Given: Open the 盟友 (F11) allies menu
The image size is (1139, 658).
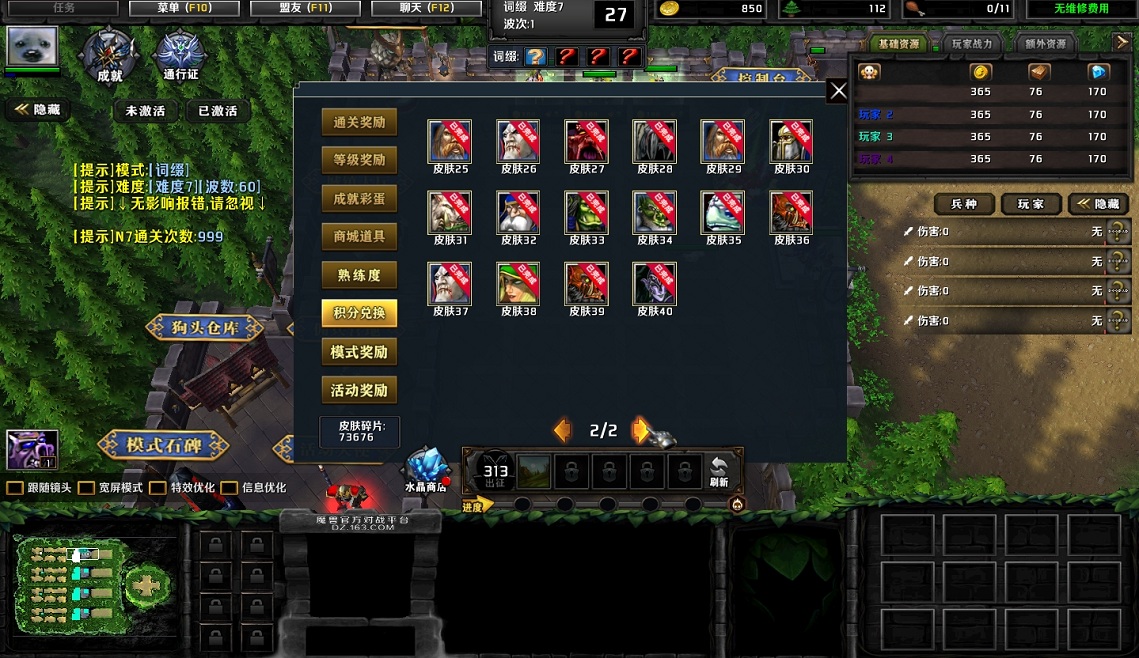Looking at the screenshot, I should [305, 9].
